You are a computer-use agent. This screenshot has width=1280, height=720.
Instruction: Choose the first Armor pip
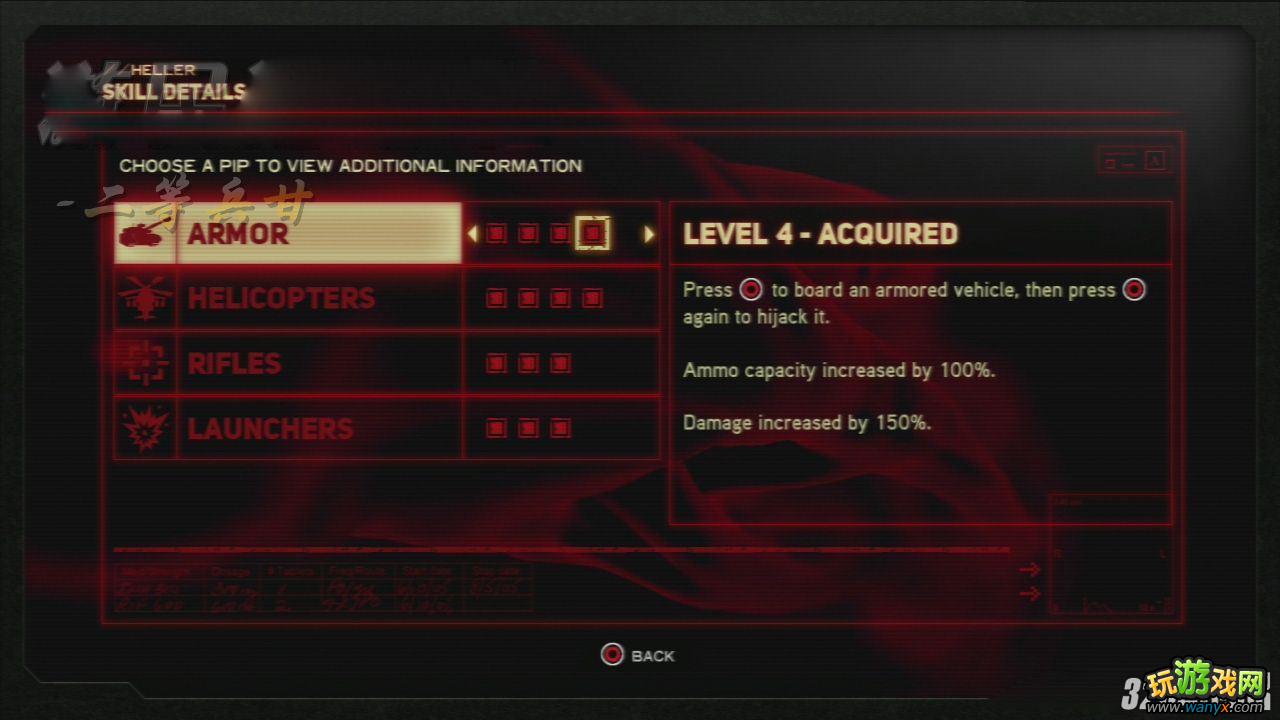(x=496, y=234)
